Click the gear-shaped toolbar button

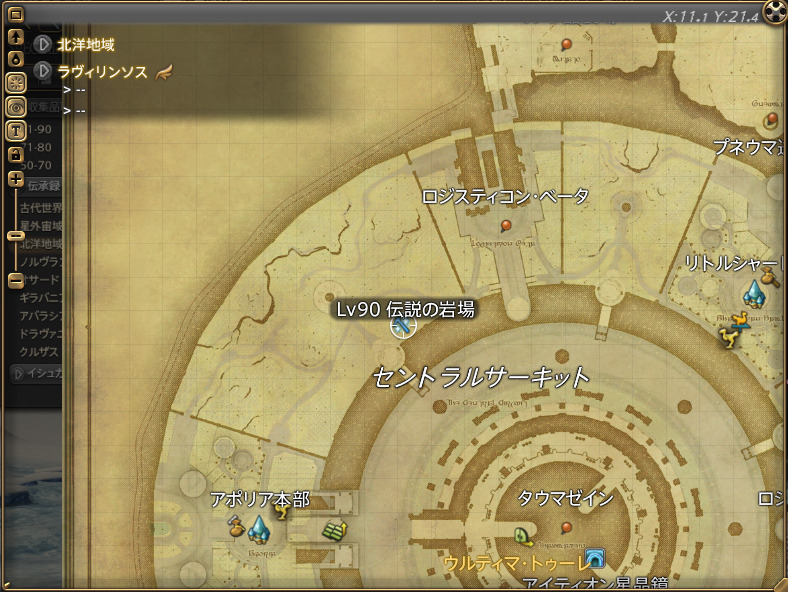pos(16,82)
